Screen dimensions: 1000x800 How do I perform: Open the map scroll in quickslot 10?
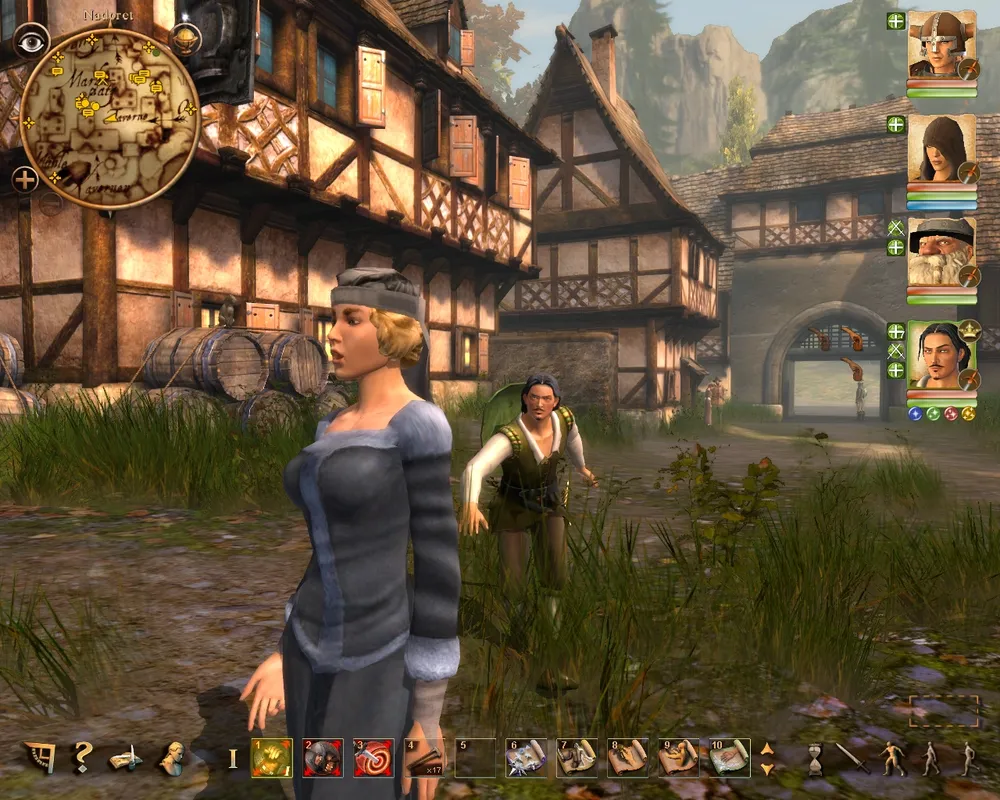[x=730, y=758]
